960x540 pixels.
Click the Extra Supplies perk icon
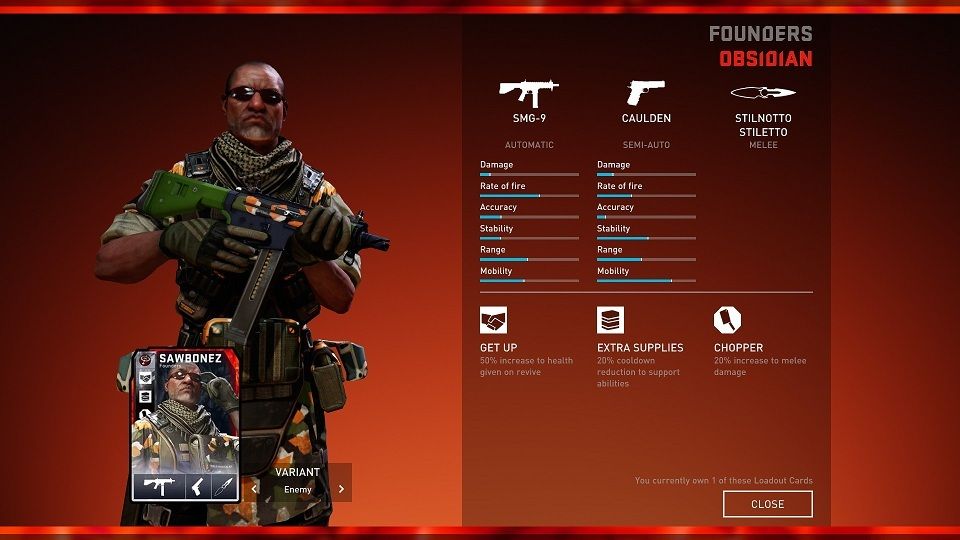coord(610,320)
